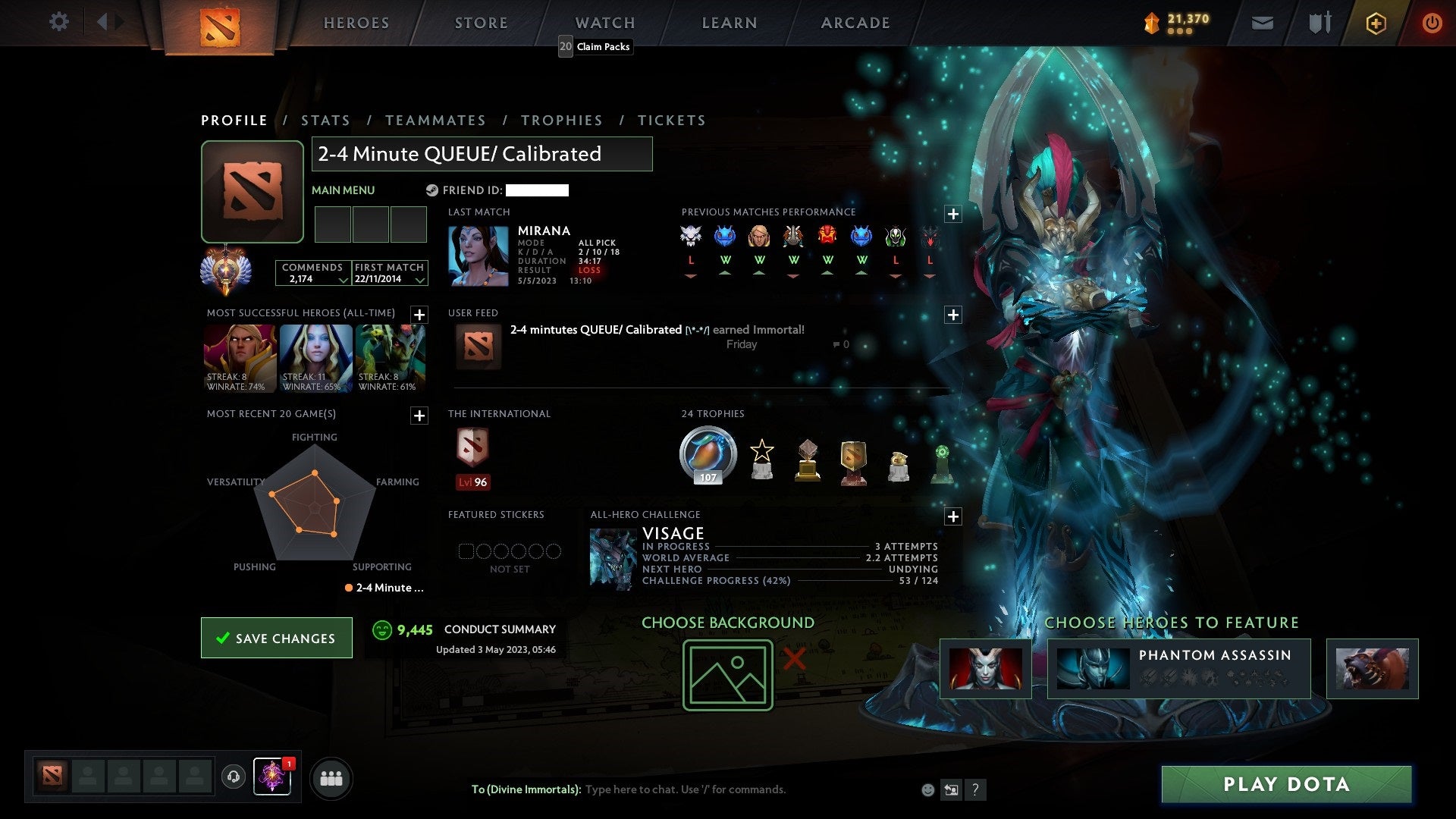Open settings with the gear icon
This screenshot has height=819, width=1456.
pos(59,22)
